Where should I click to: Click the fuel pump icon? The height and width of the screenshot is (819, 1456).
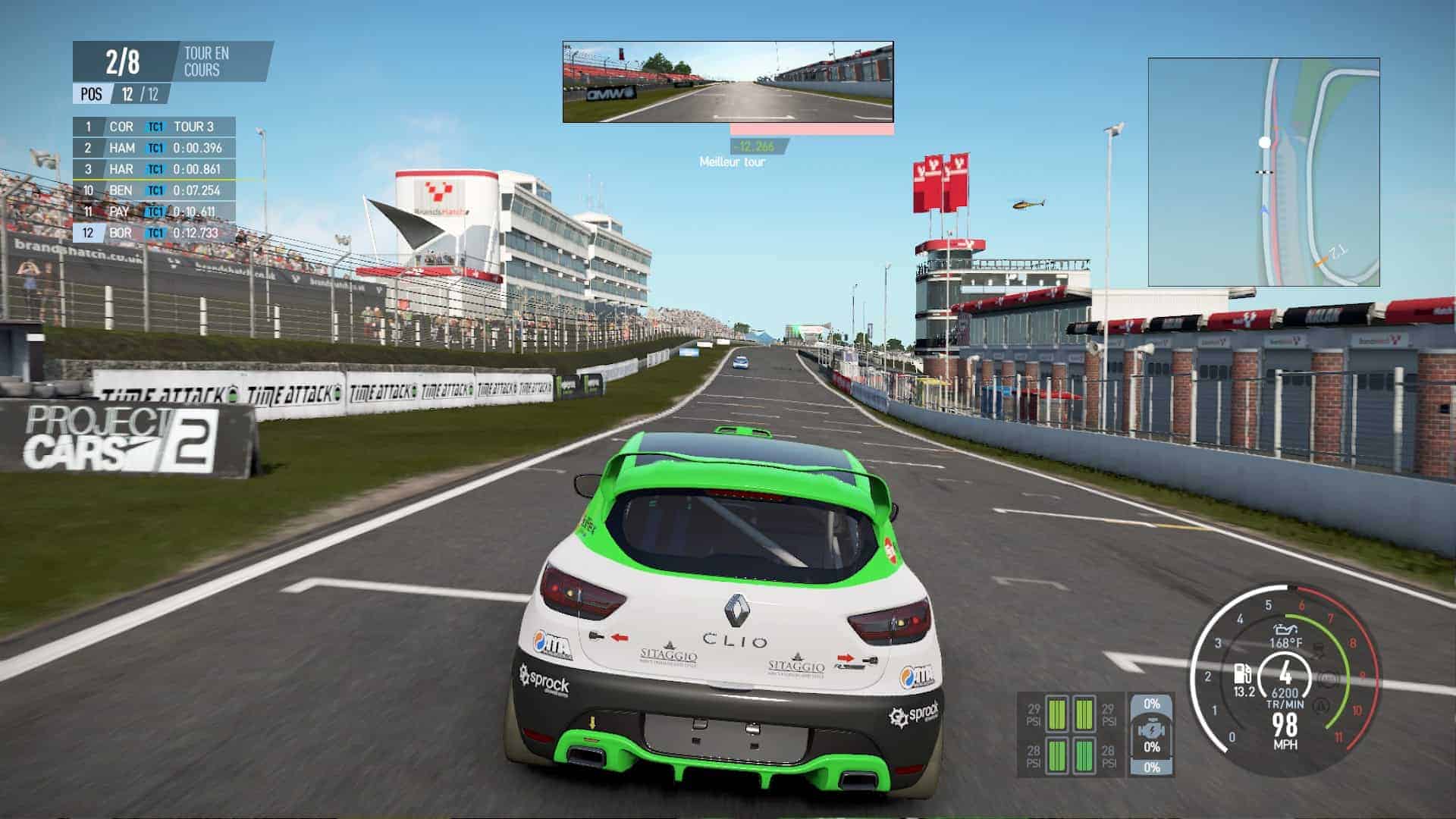pos(1243,673)
